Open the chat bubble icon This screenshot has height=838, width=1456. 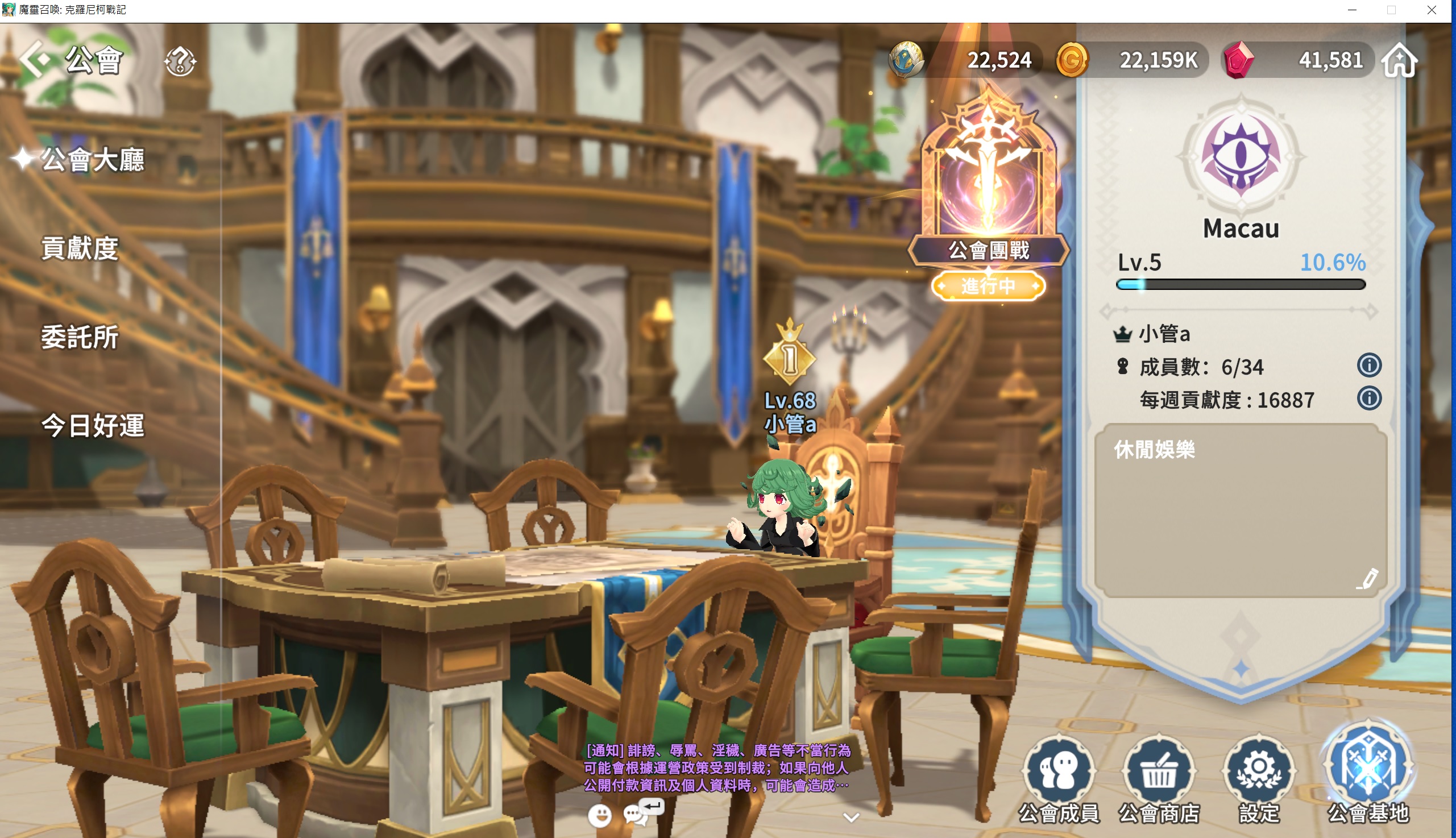[x=636, y=814]
